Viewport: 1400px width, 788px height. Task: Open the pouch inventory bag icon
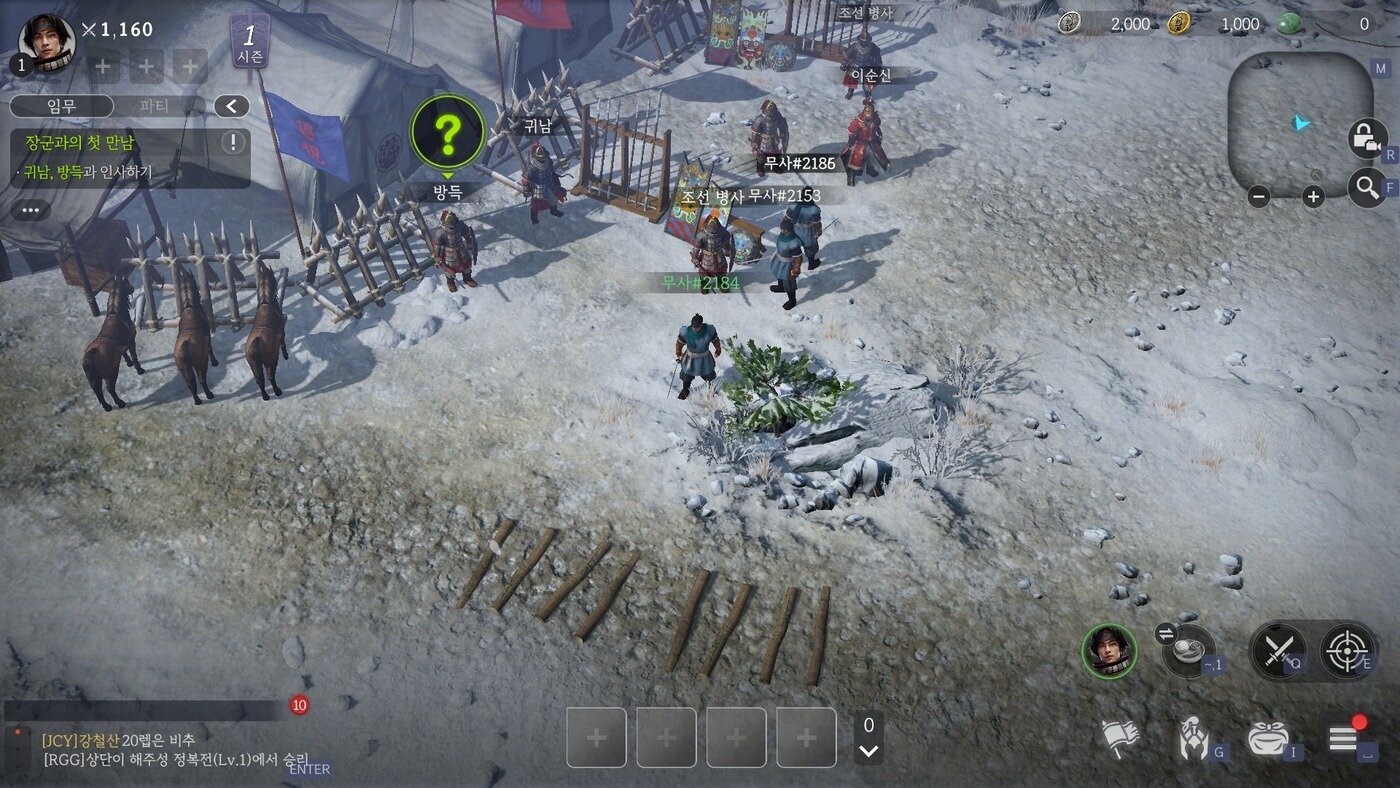tap(1267, 739)
